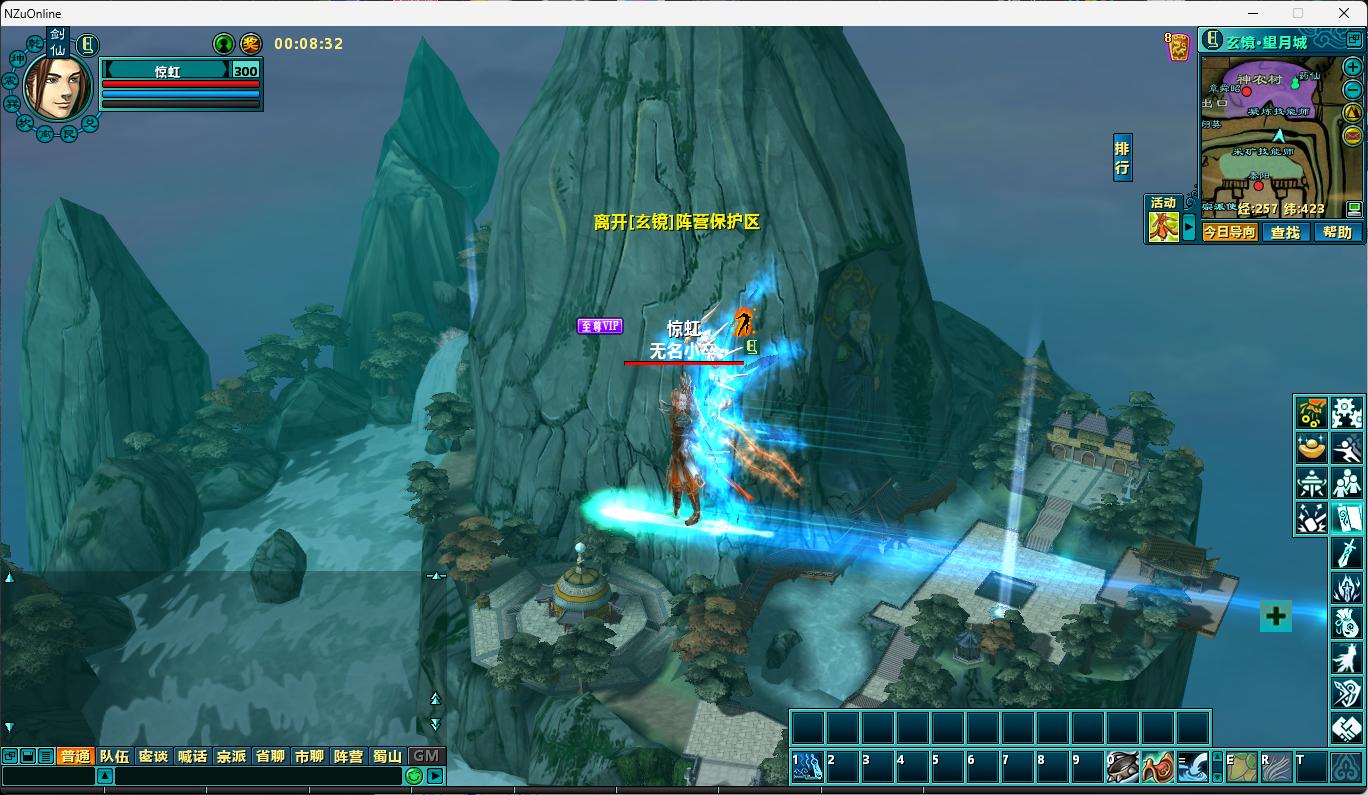
Task: Switch chat to 队伍 team channel
Action: click(114, 756)
